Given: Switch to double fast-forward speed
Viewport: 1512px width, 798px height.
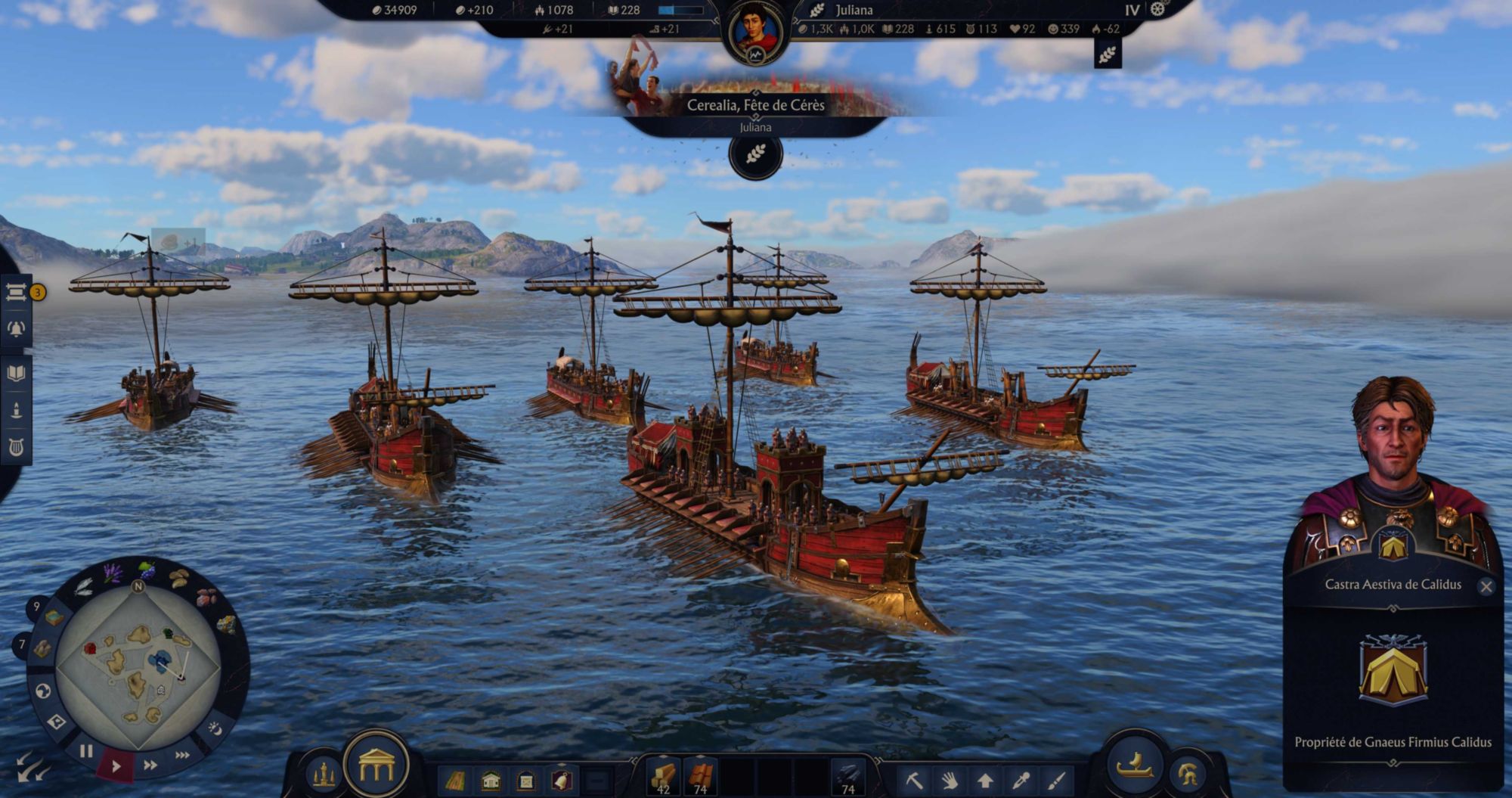Looking at the screenshot, I should point(150,765).
